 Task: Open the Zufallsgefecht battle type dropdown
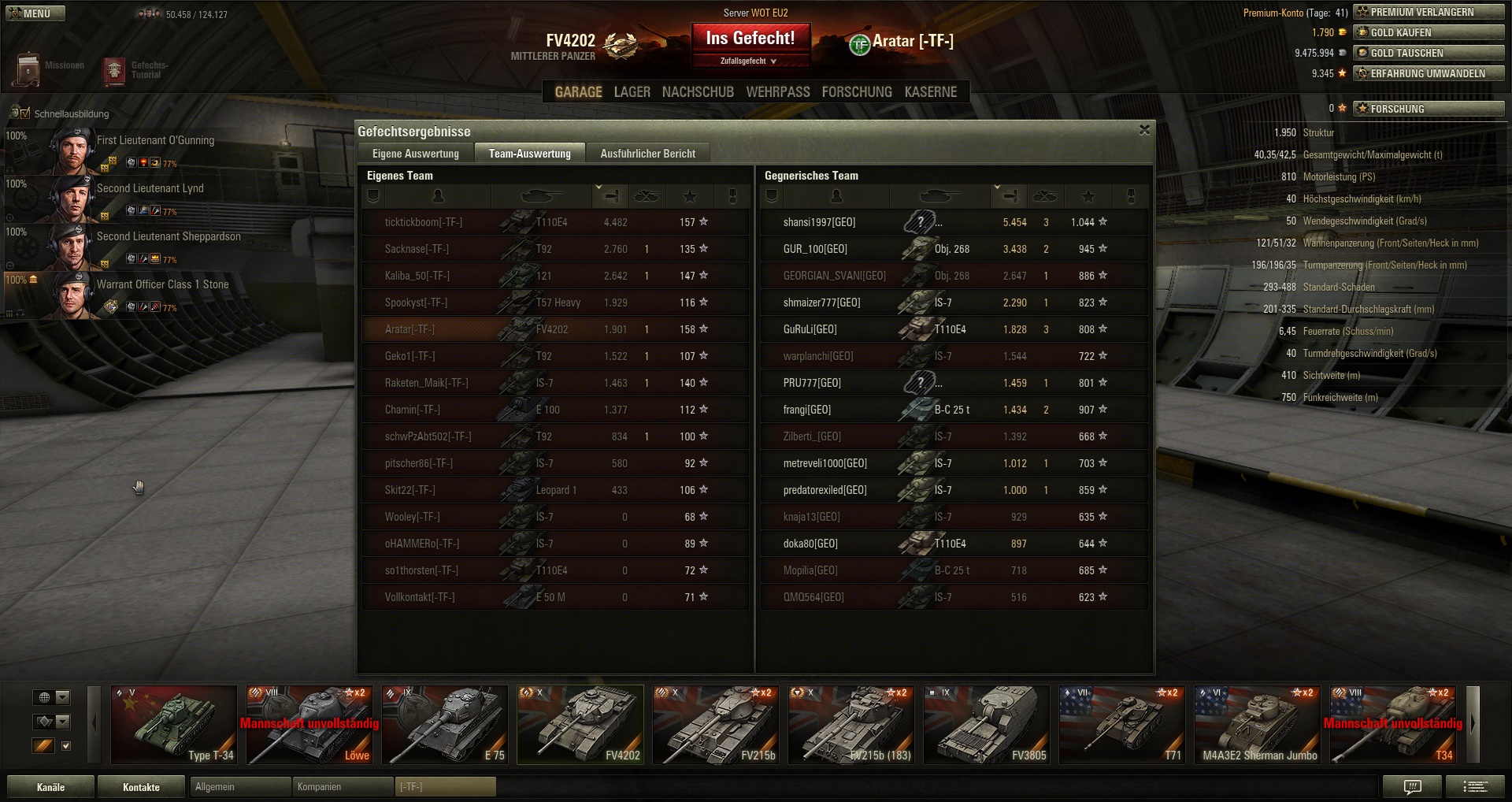coord(749,61)
